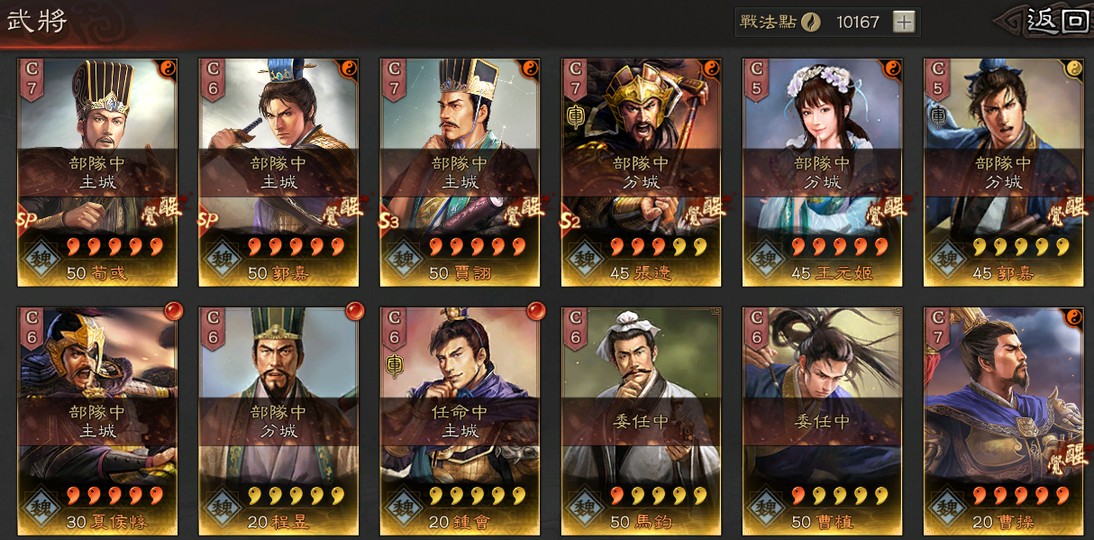Choose the level 50 郭嘉 card

(x=279, y=172)
